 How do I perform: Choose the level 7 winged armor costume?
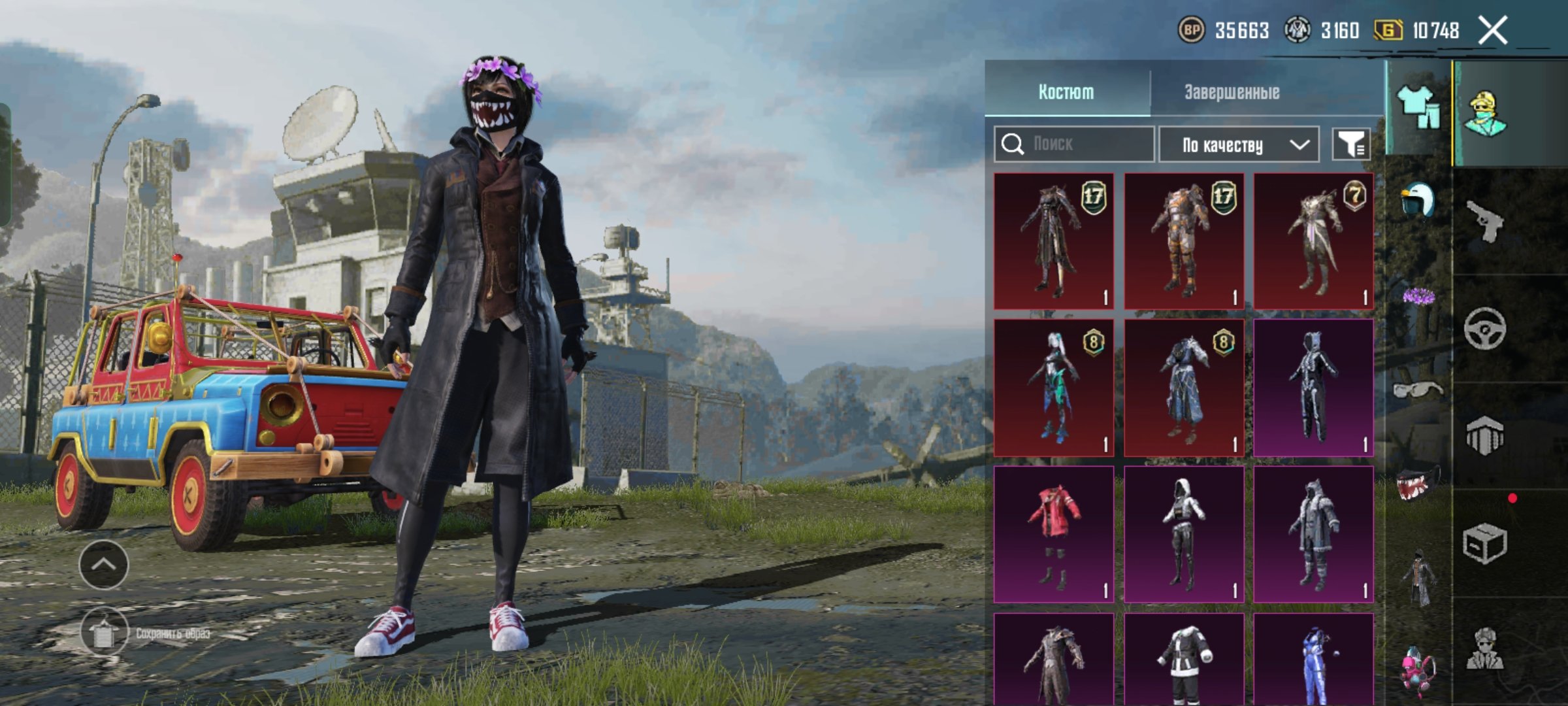(x=1313, y=241)
